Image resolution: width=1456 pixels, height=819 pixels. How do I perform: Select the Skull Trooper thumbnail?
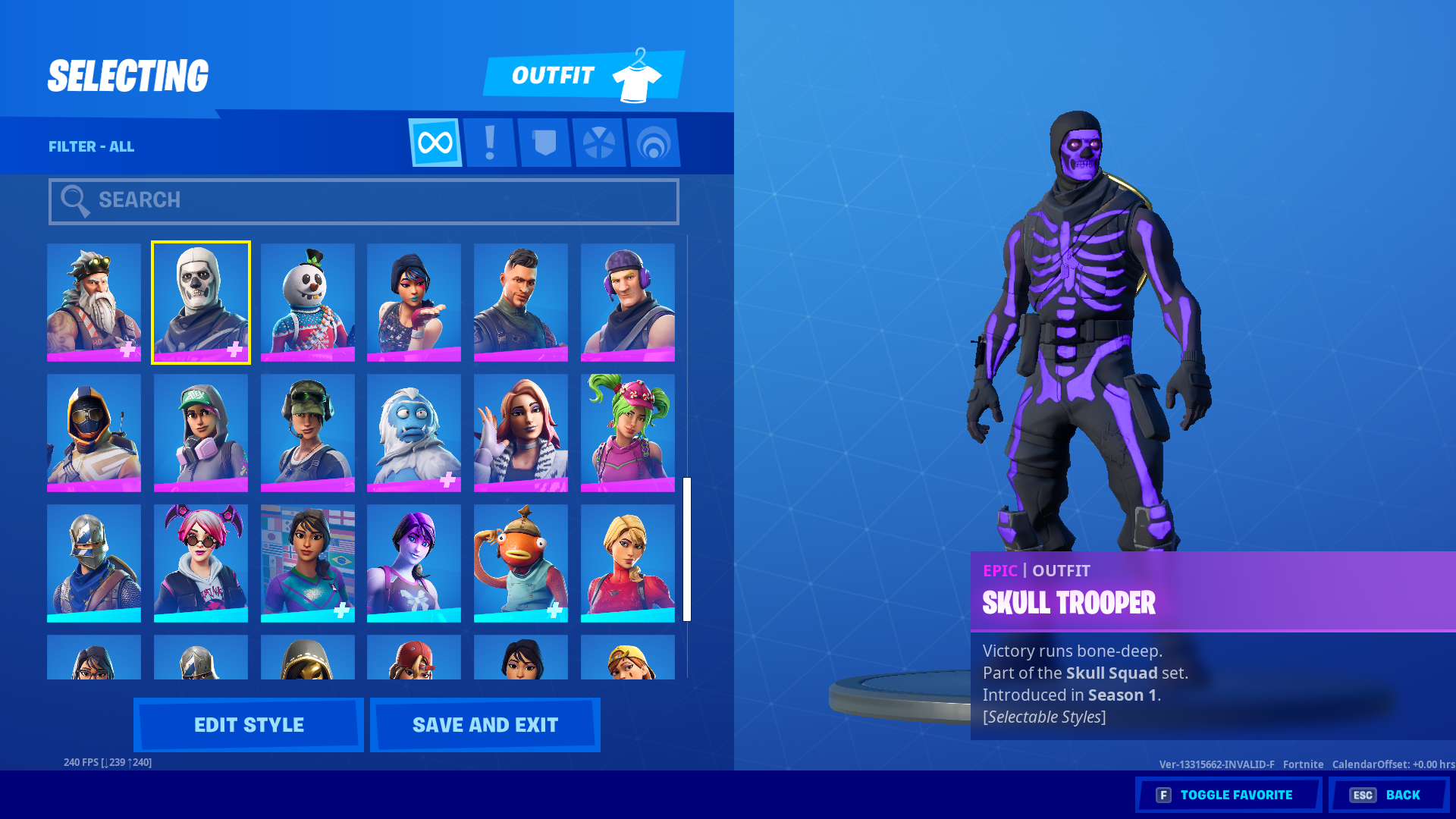(200, 302)
